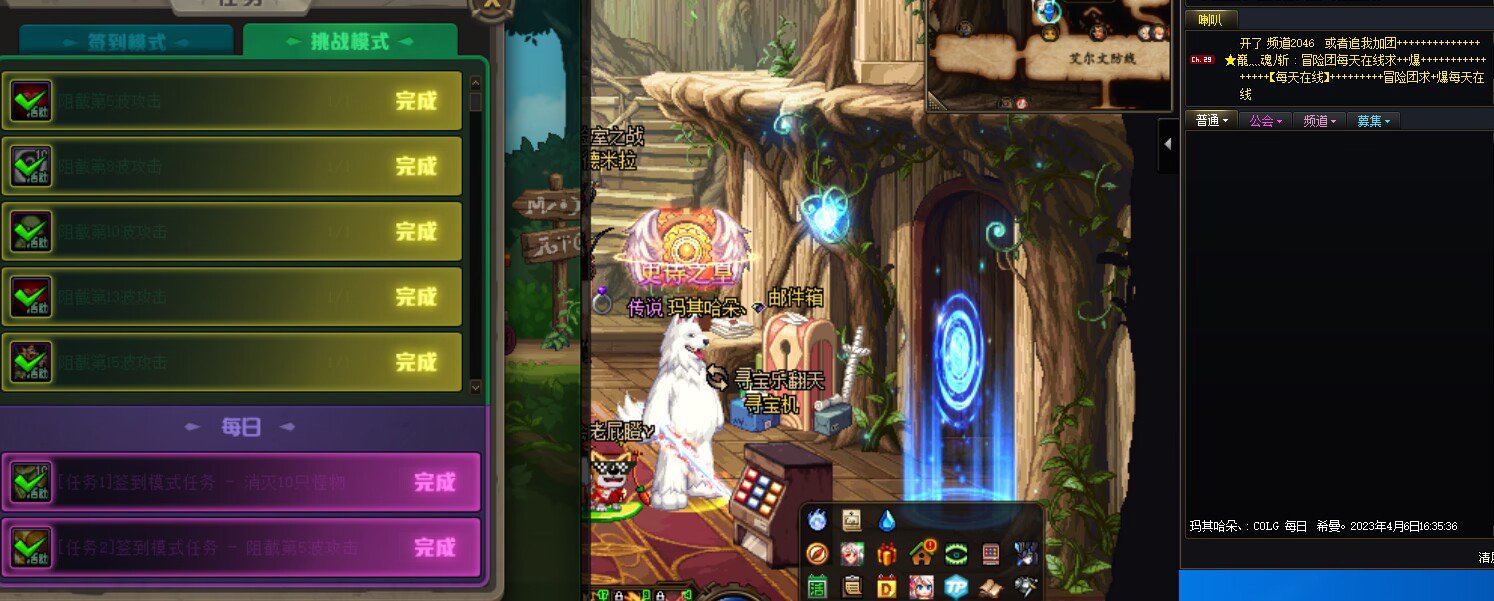Click the green eye icon
This screenshot has width=1494, height=601.
(x=956, y=553)
